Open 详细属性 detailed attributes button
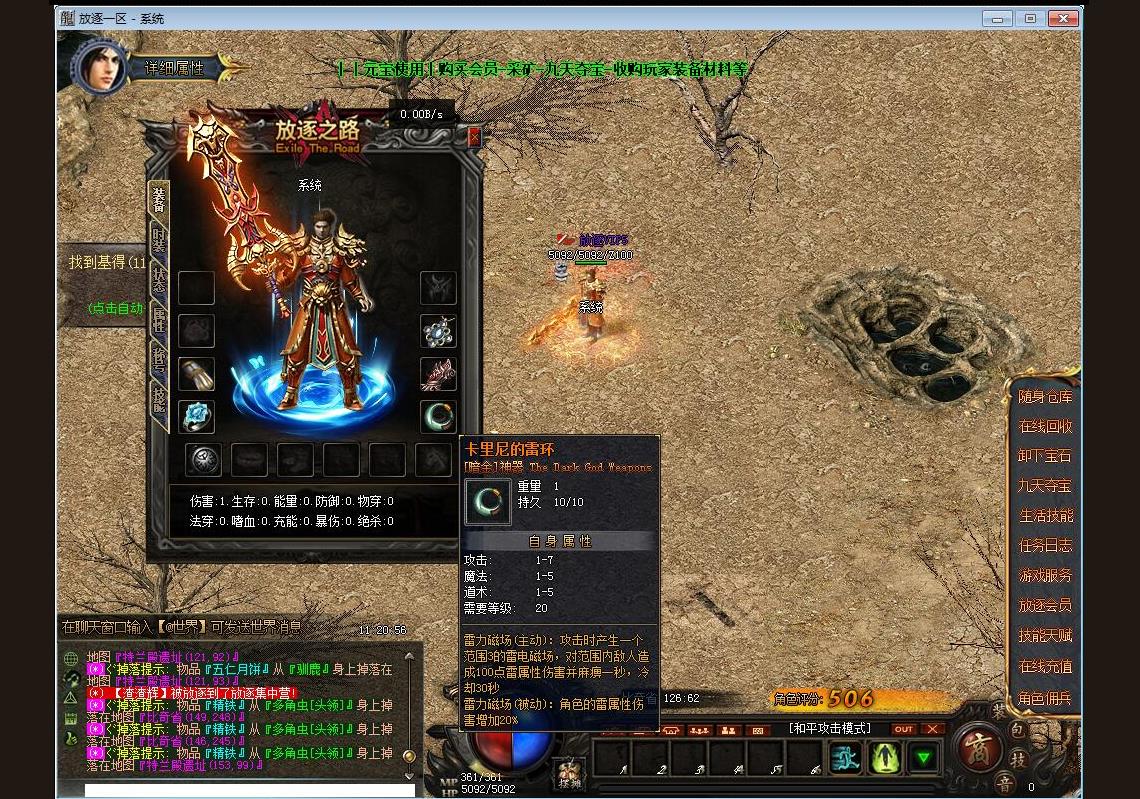This screenshot has width=1140, height=799. [174, 68]
